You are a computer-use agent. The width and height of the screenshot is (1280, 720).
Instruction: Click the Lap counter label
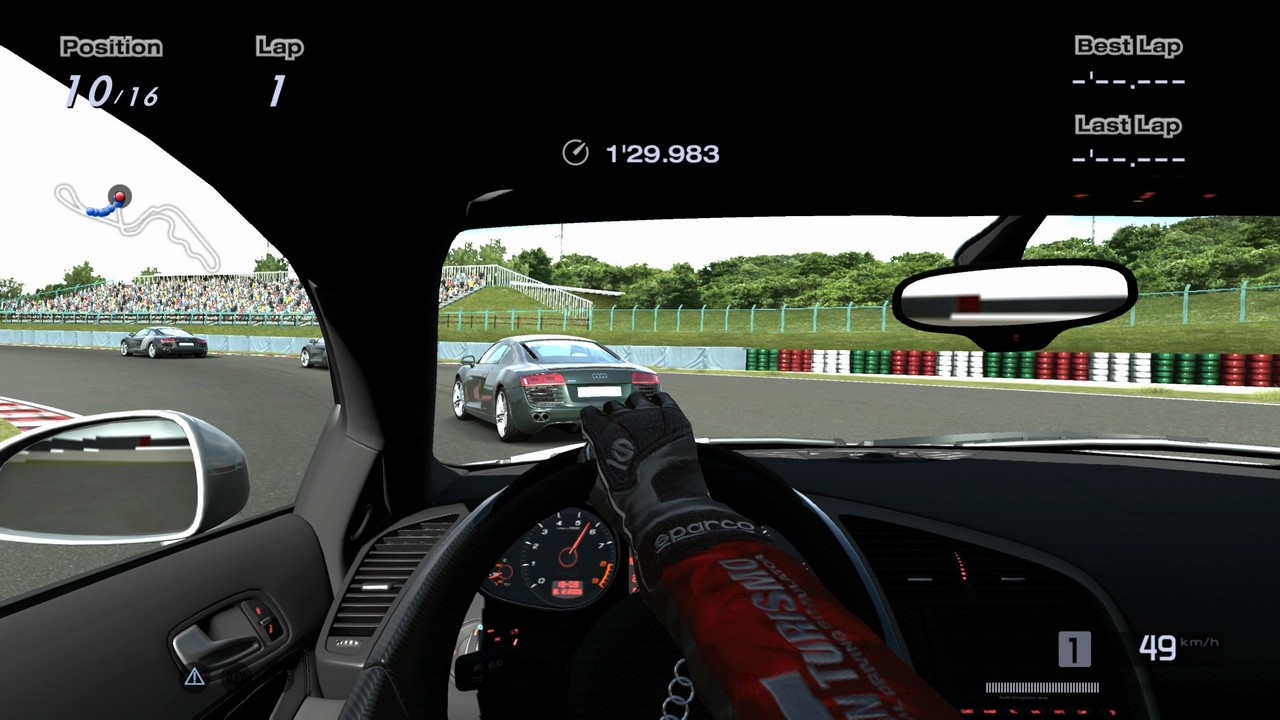click(x=281, y=47)
